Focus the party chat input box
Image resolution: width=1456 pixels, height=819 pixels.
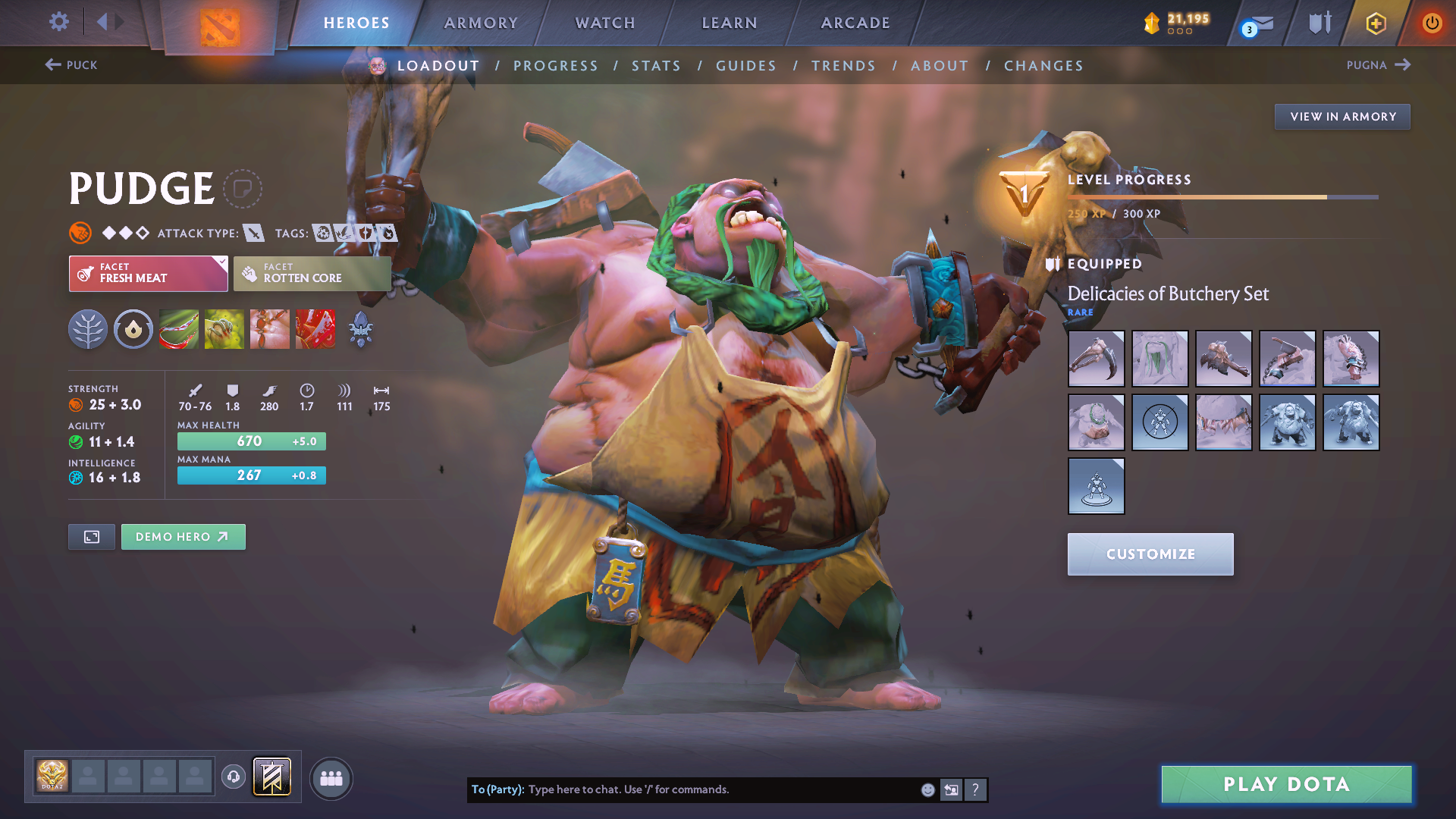point(720,789)
